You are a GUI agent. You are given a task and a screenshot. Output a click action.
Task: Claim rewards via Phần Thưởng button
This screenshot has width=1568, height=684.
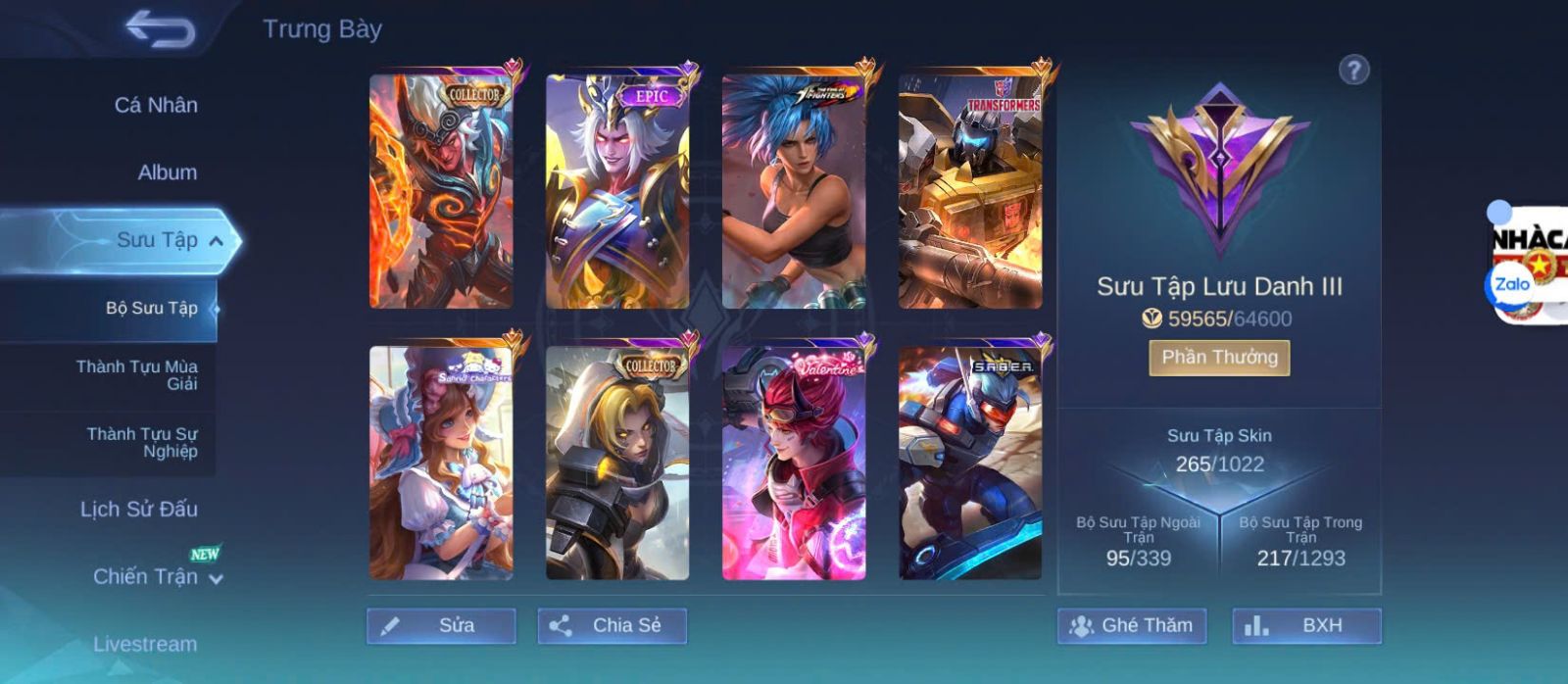pos(1219,358)
